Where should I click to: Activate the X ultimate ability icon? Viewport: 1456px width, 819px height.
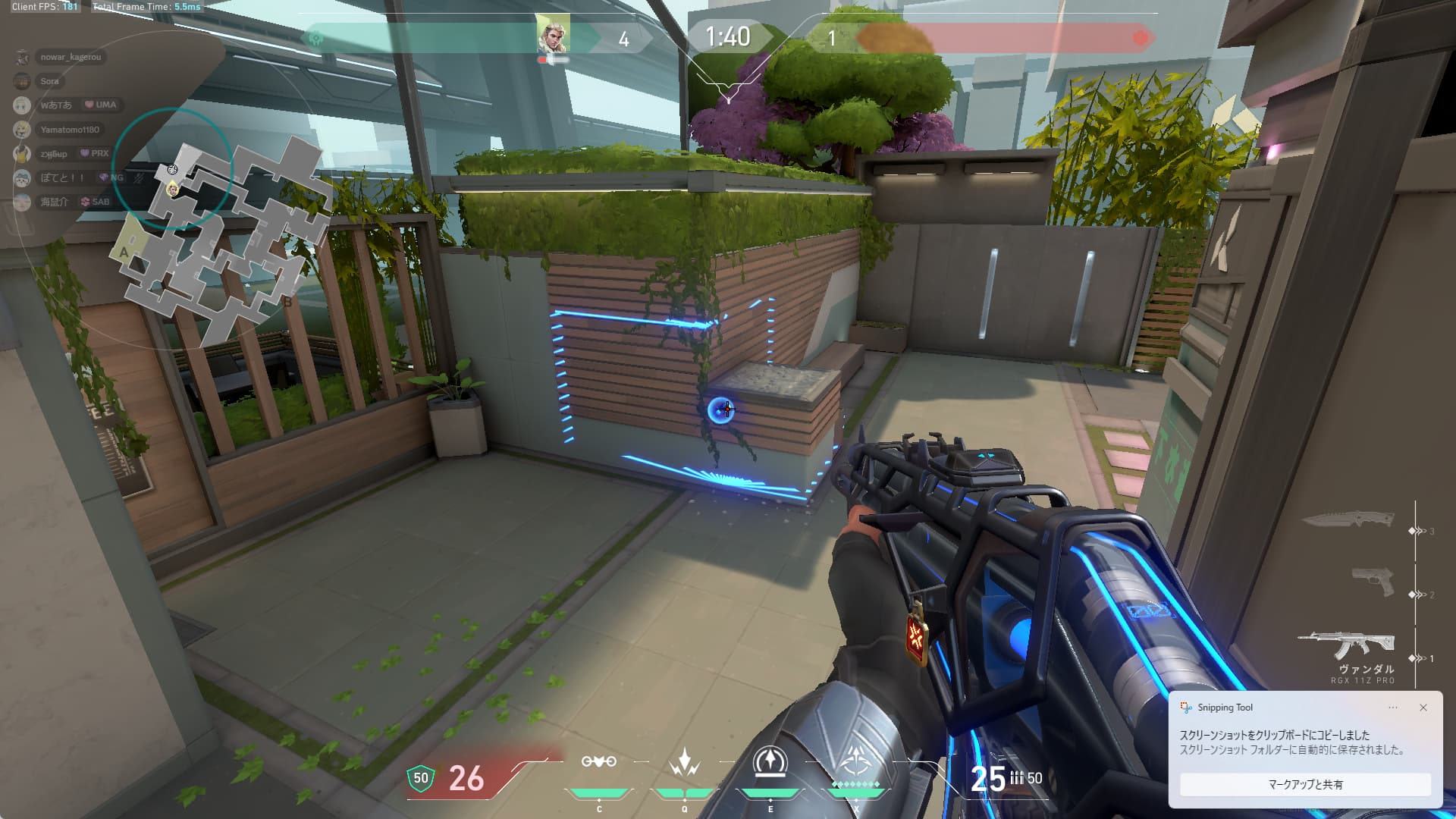click(x=857, y=761)
